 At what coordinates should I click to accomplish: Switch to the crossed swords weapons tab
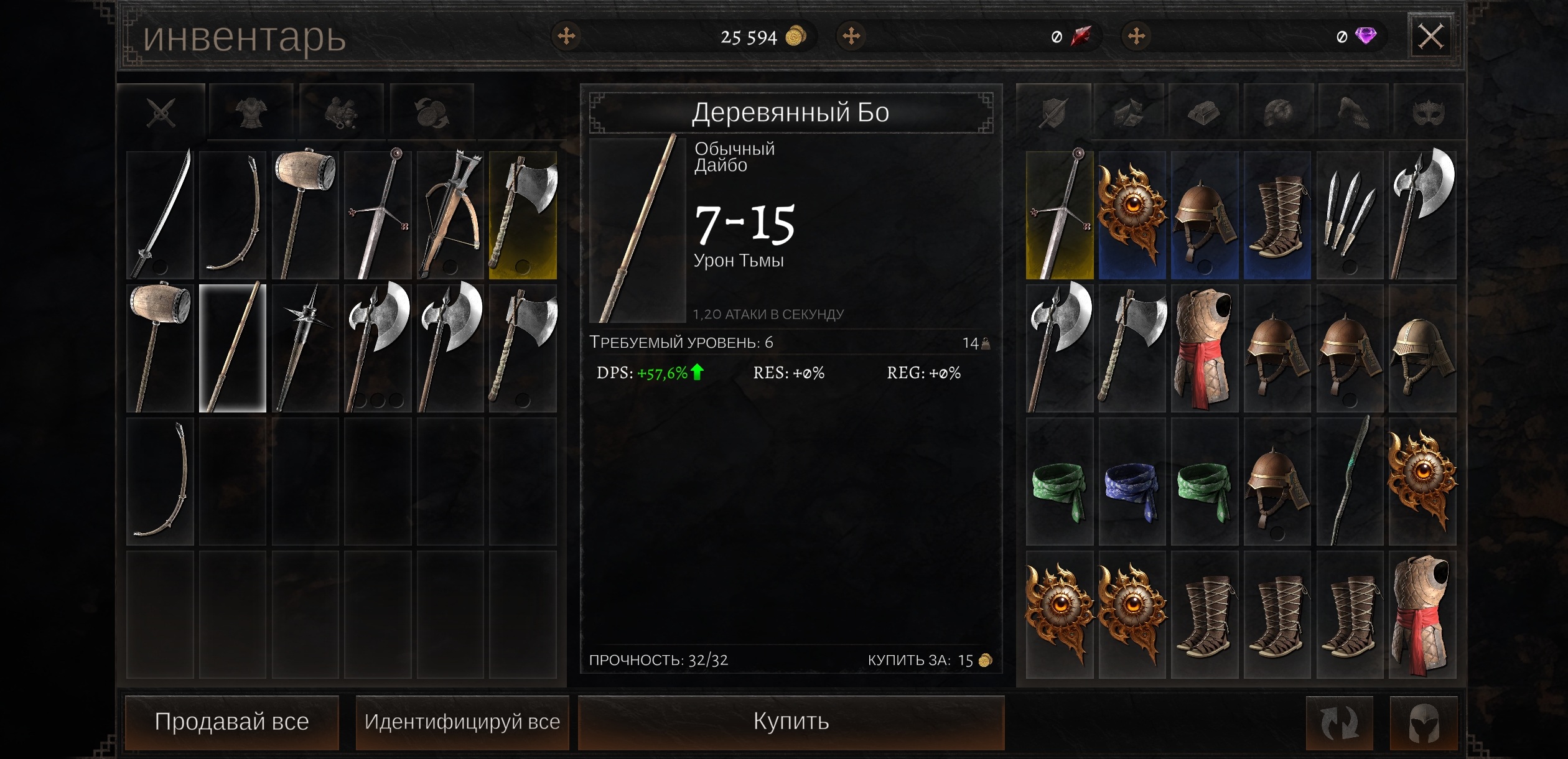pyautogui.click(x=161, y=113)
